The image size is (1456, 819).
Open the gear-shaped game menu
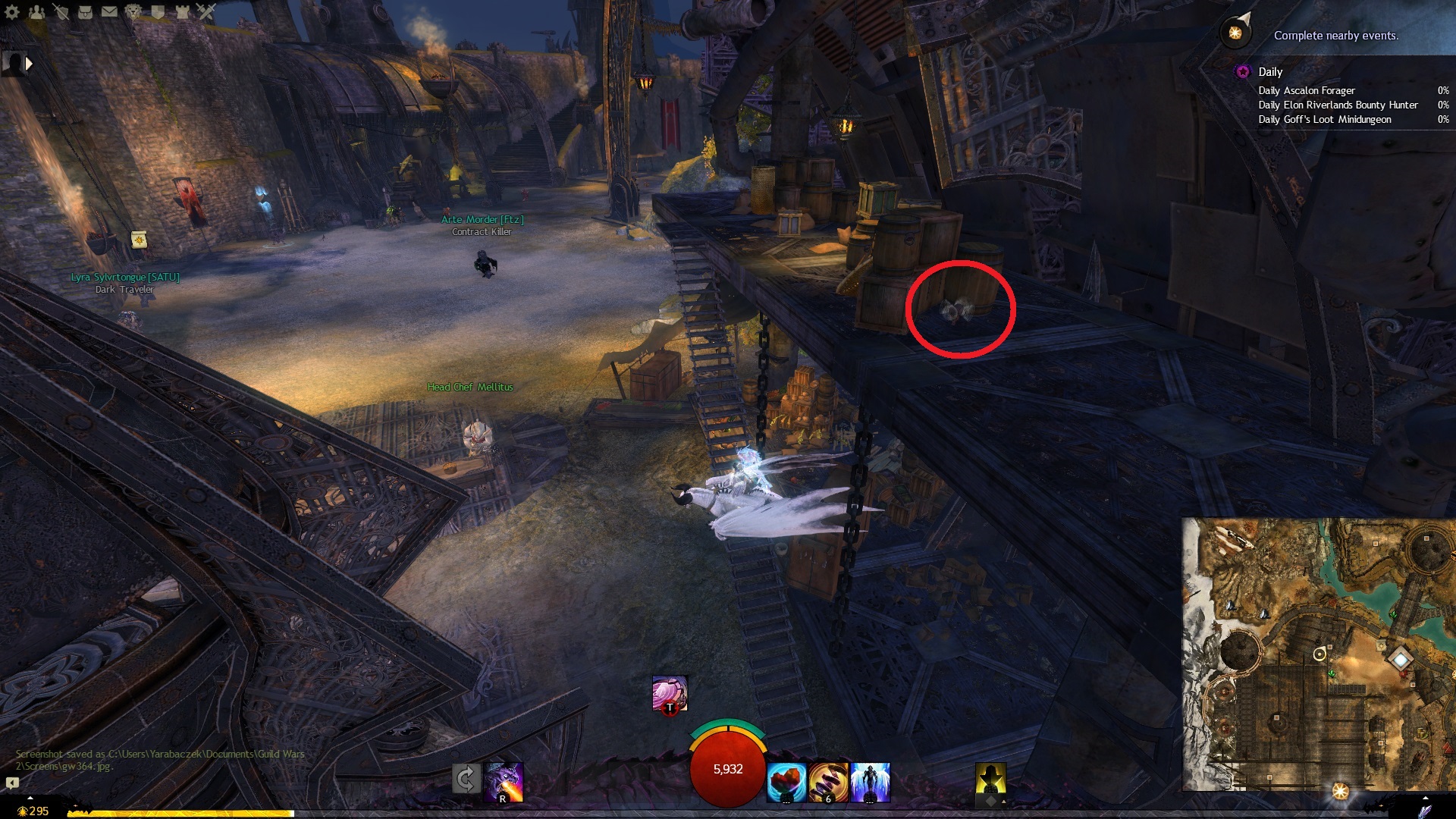tap(12, 11)
